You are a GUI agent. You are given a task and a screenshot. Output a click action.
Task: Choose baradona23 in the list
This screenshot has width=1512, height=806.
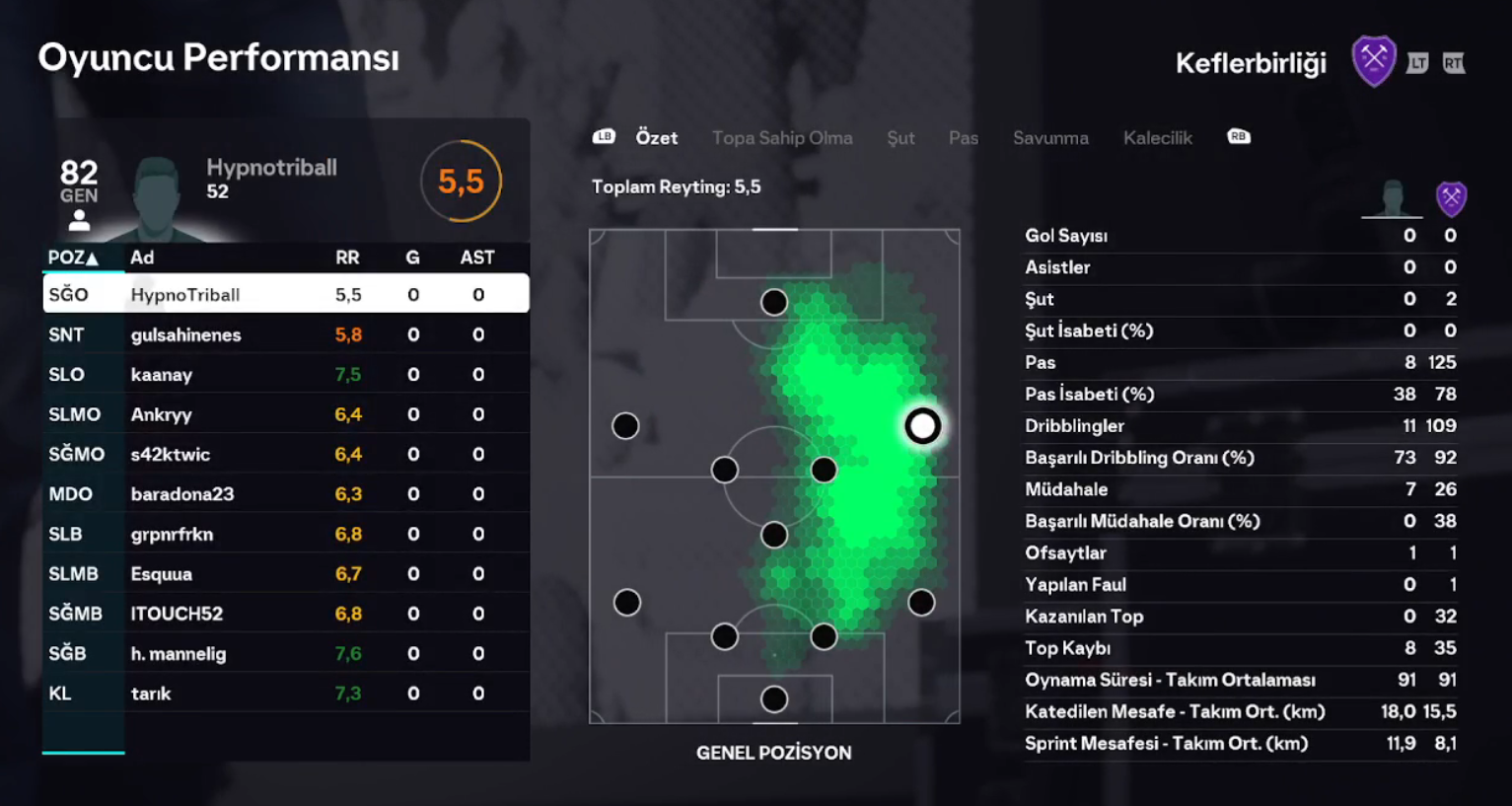(x=286, y=494)
